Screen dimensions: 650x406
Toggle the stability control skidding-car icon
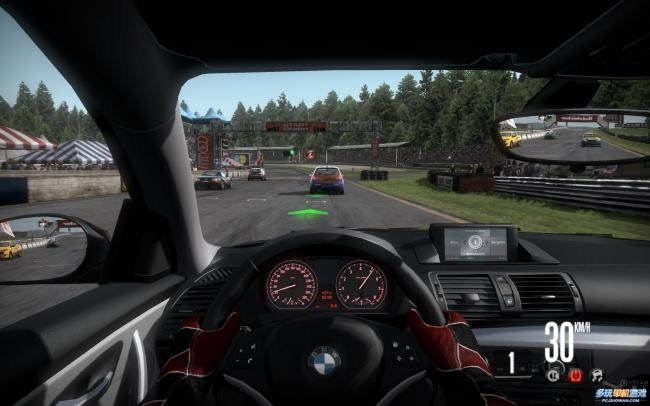597,375
